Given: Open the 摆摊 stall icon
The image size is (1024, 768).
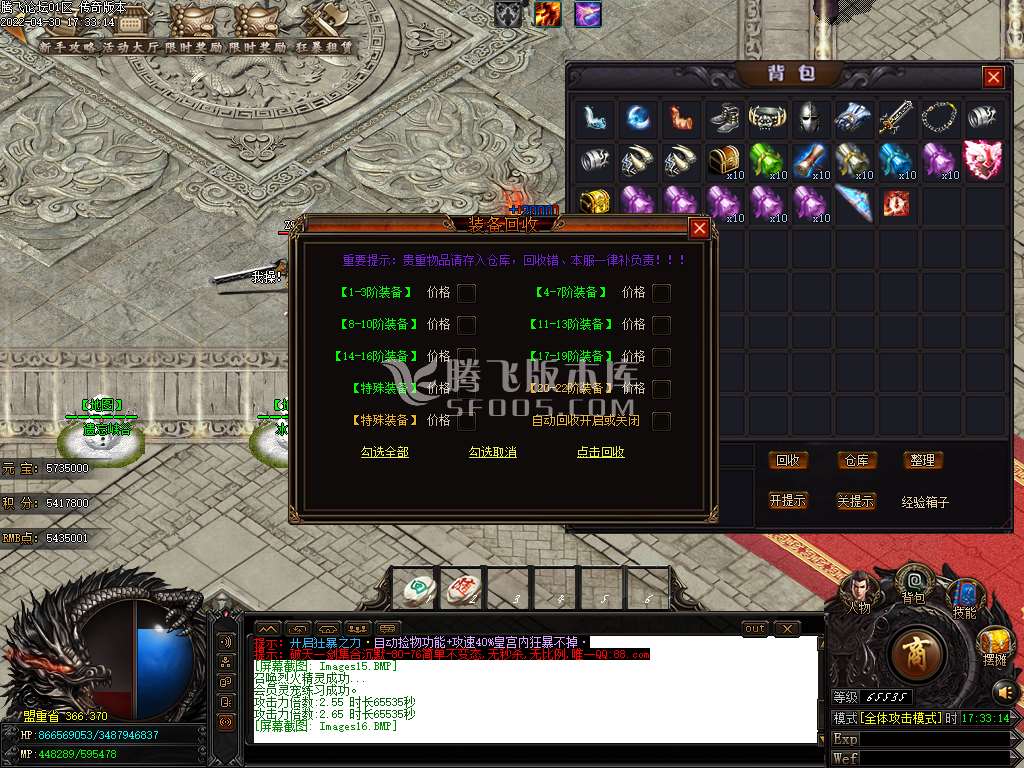Looking at the screenshot, I should [x=994, y=645].
